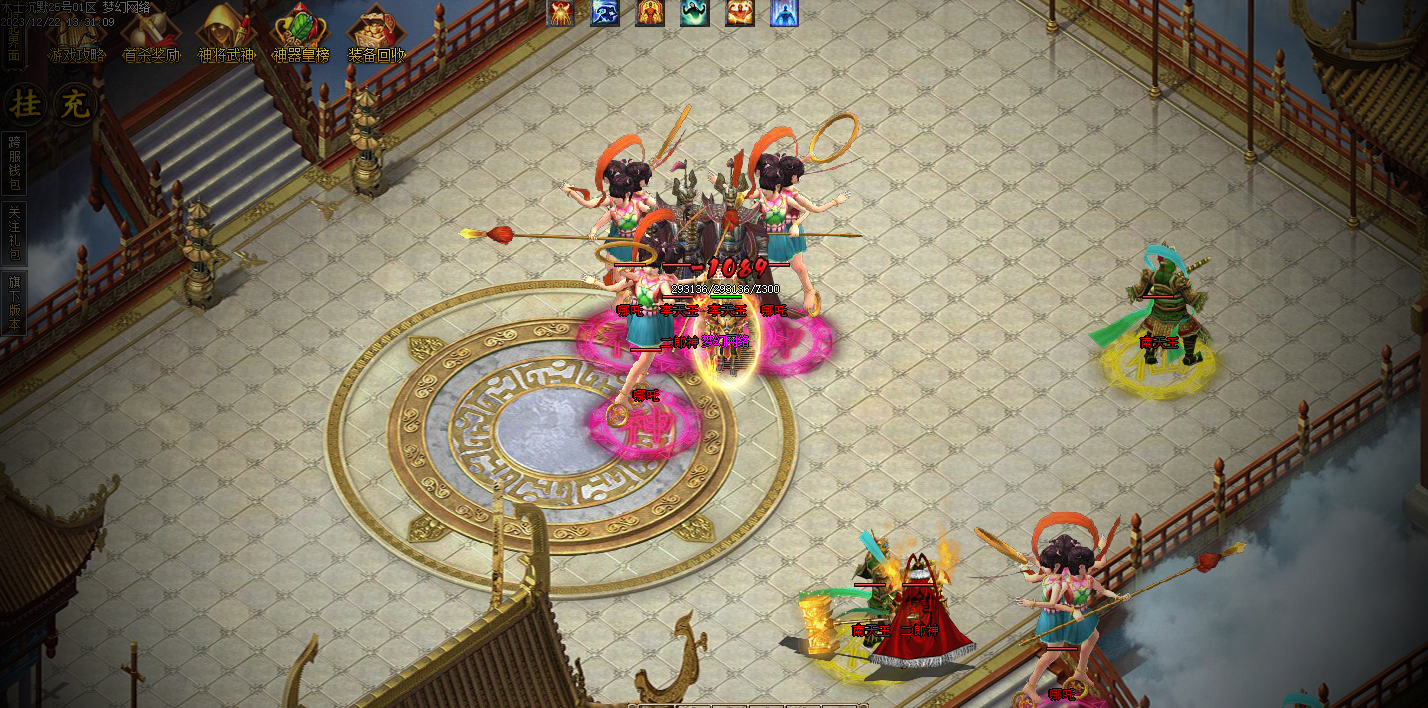Select the red winged figure buff icon
The height and width of the screenshot is (708, 1428).
click(x=560, y=12)
